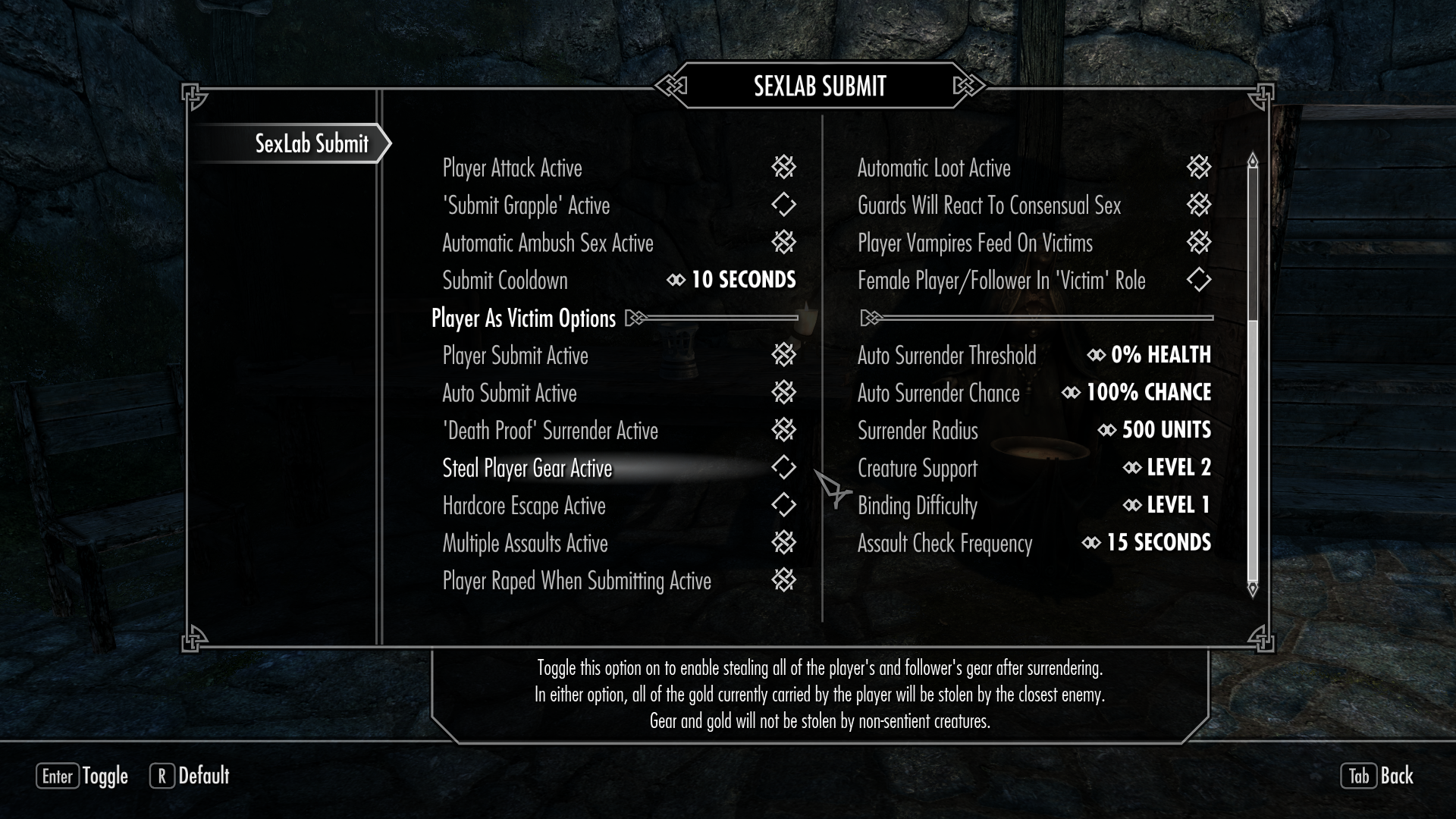Enable the 'Submit Grapple' Active option

783,205
